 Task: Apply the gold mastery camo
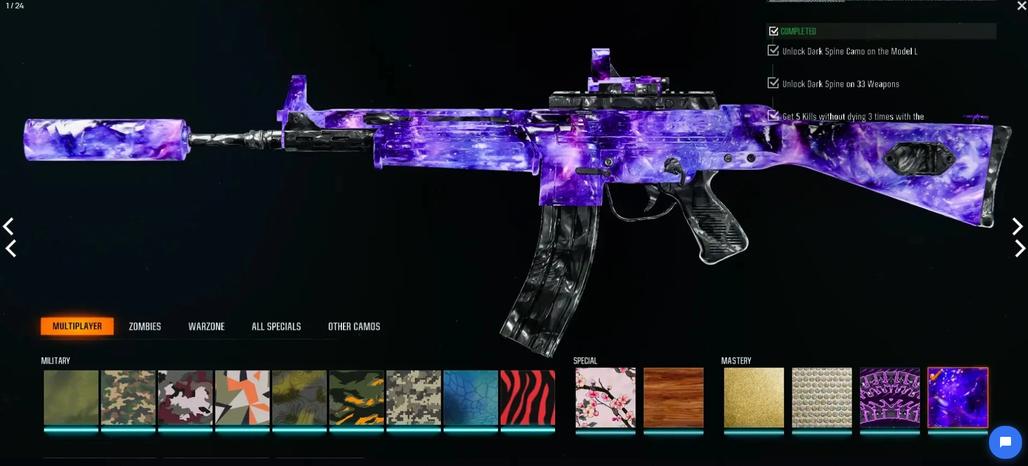[754, 398]
